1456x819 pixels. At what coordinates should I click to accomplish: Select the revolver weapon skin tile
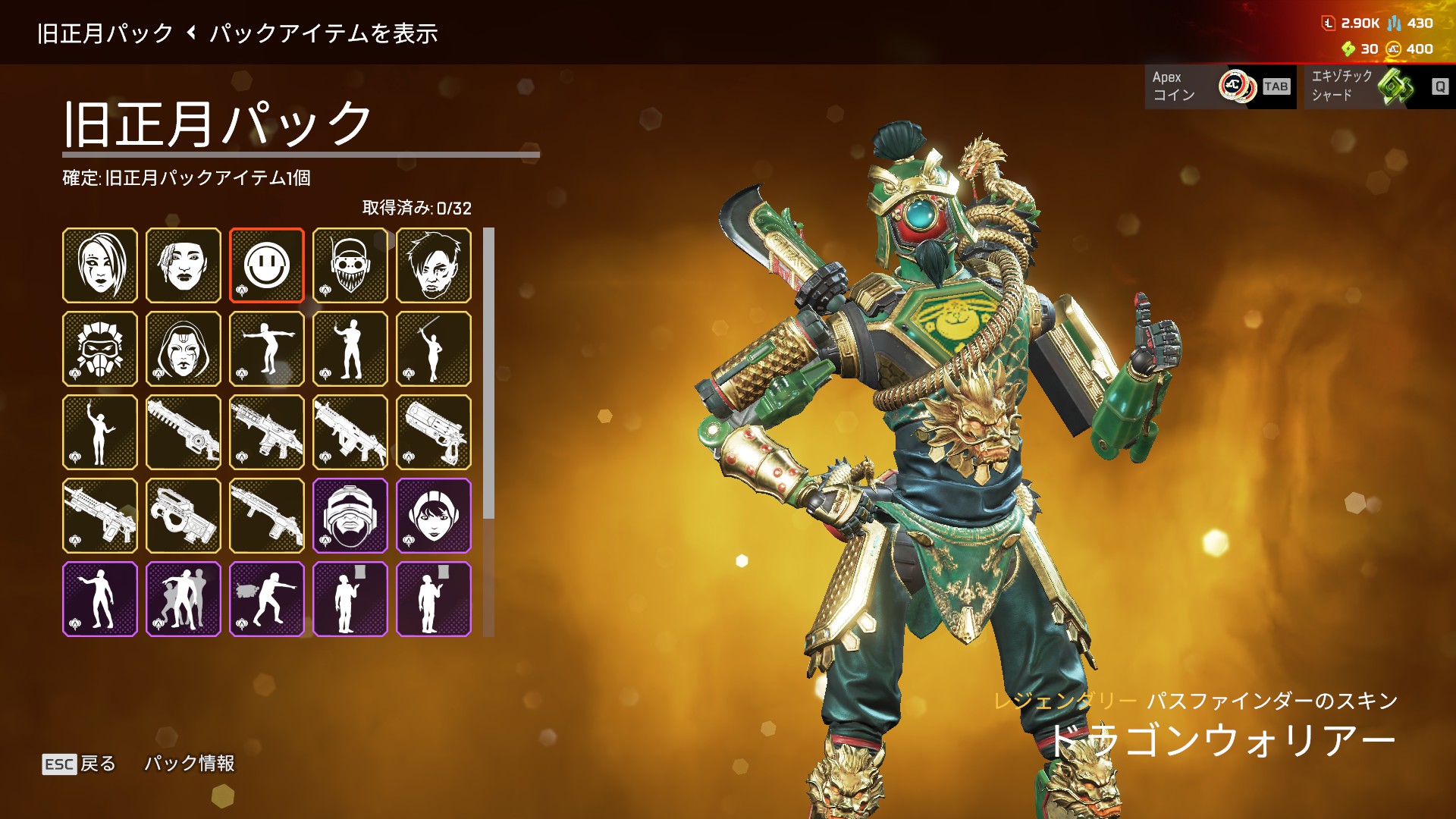point(433,432)
